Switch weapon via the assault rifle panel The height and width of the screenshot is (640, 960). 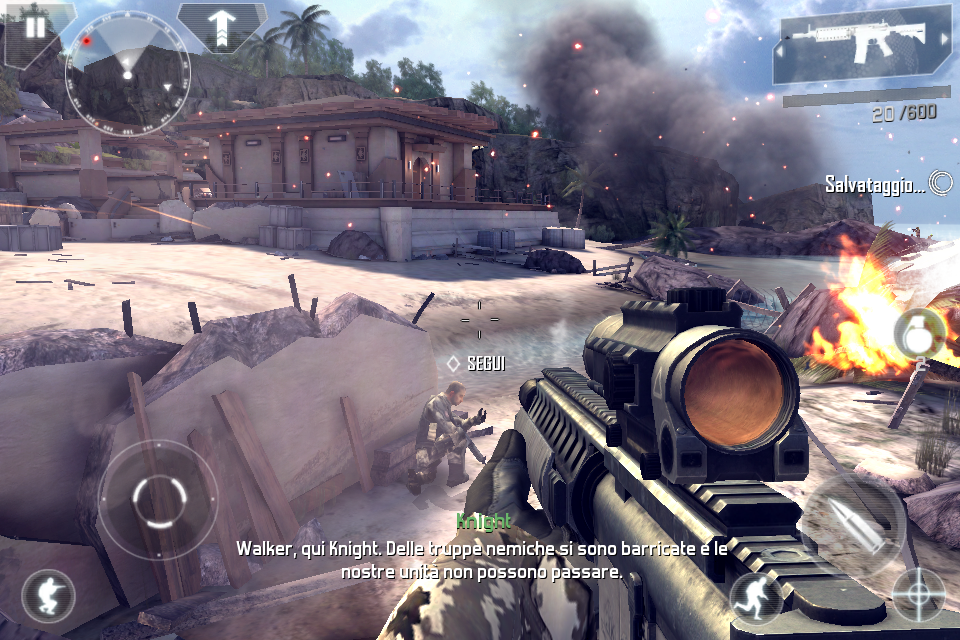(x=862, y=43)
